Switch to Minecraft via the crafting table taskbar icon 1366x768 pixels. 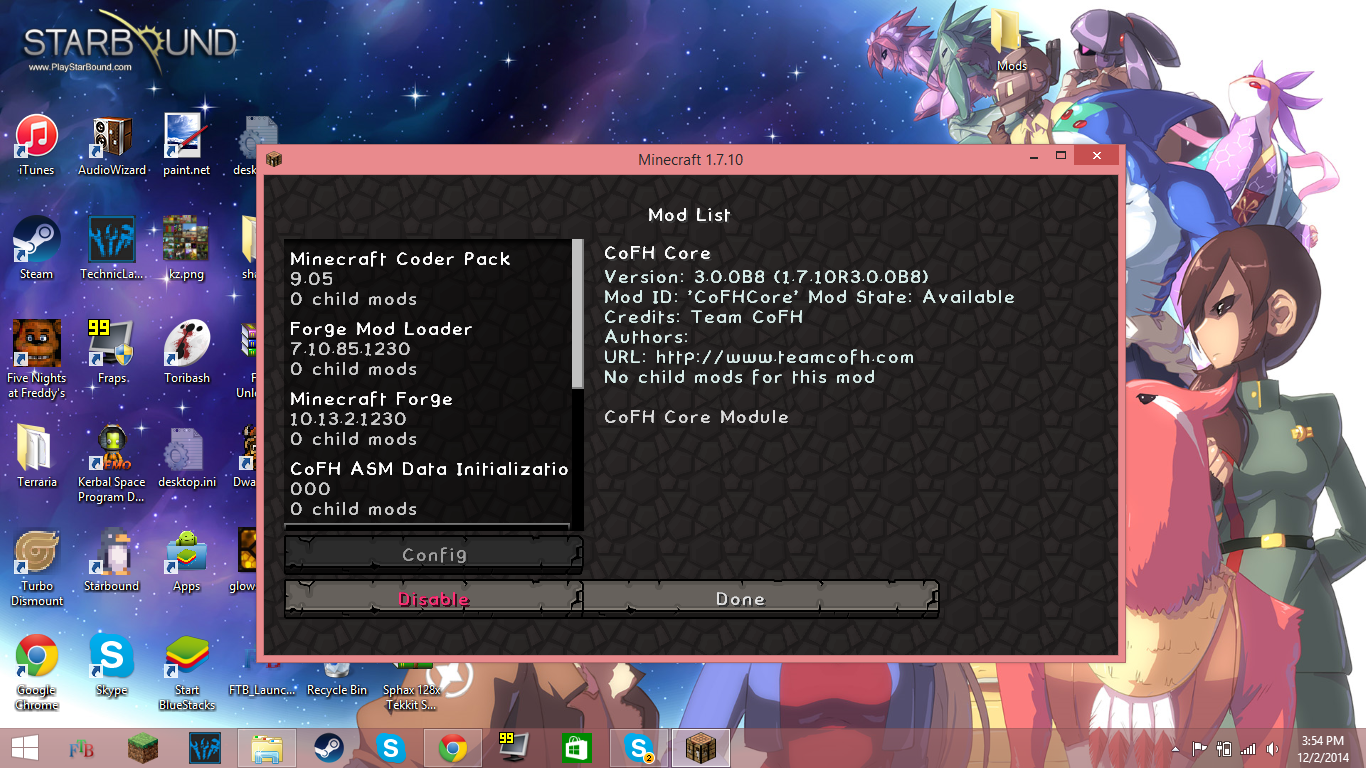(700, 747)
